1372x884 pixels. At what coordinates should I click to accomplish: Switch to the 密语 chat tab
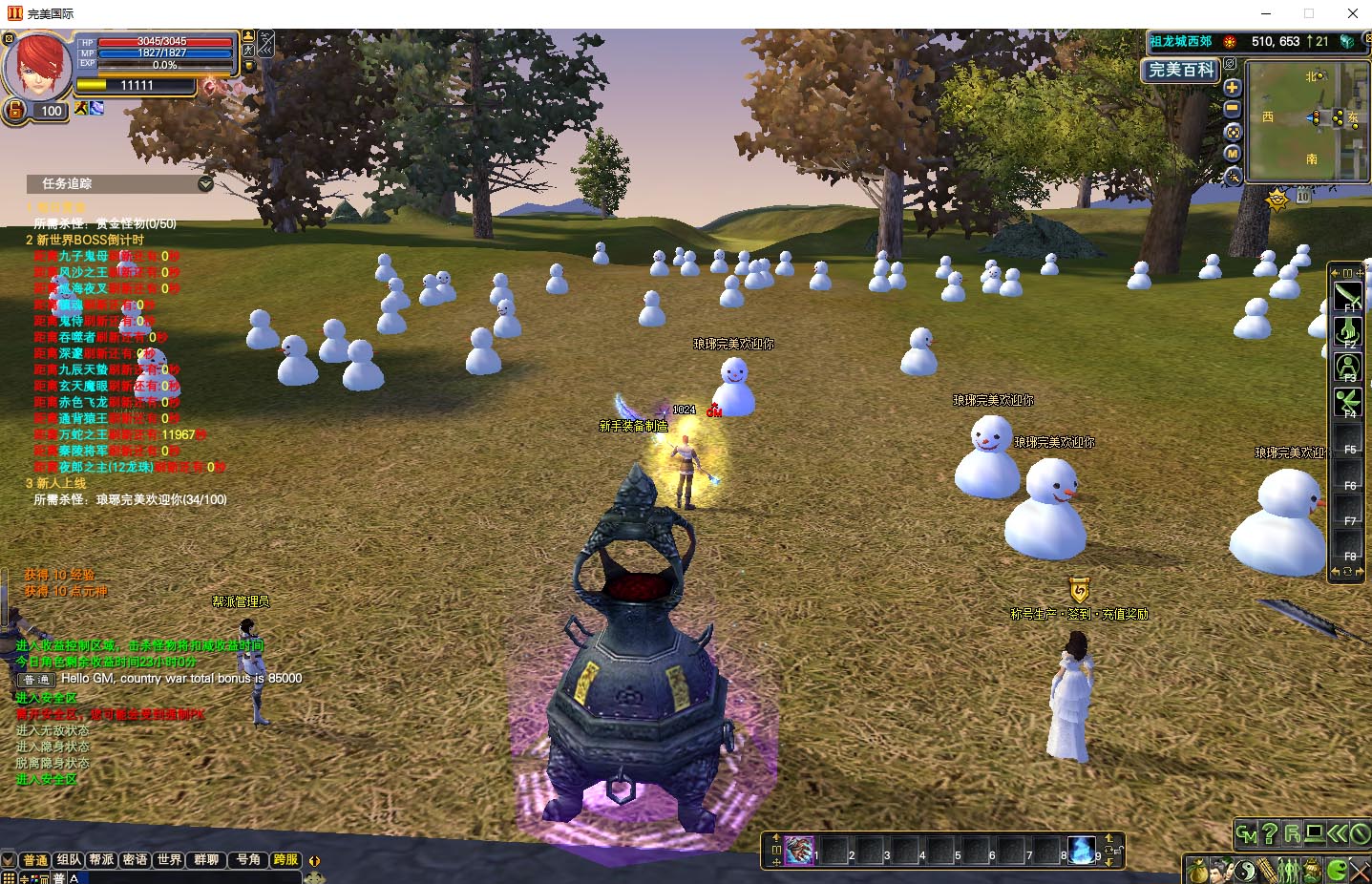[x=135, y=860]
